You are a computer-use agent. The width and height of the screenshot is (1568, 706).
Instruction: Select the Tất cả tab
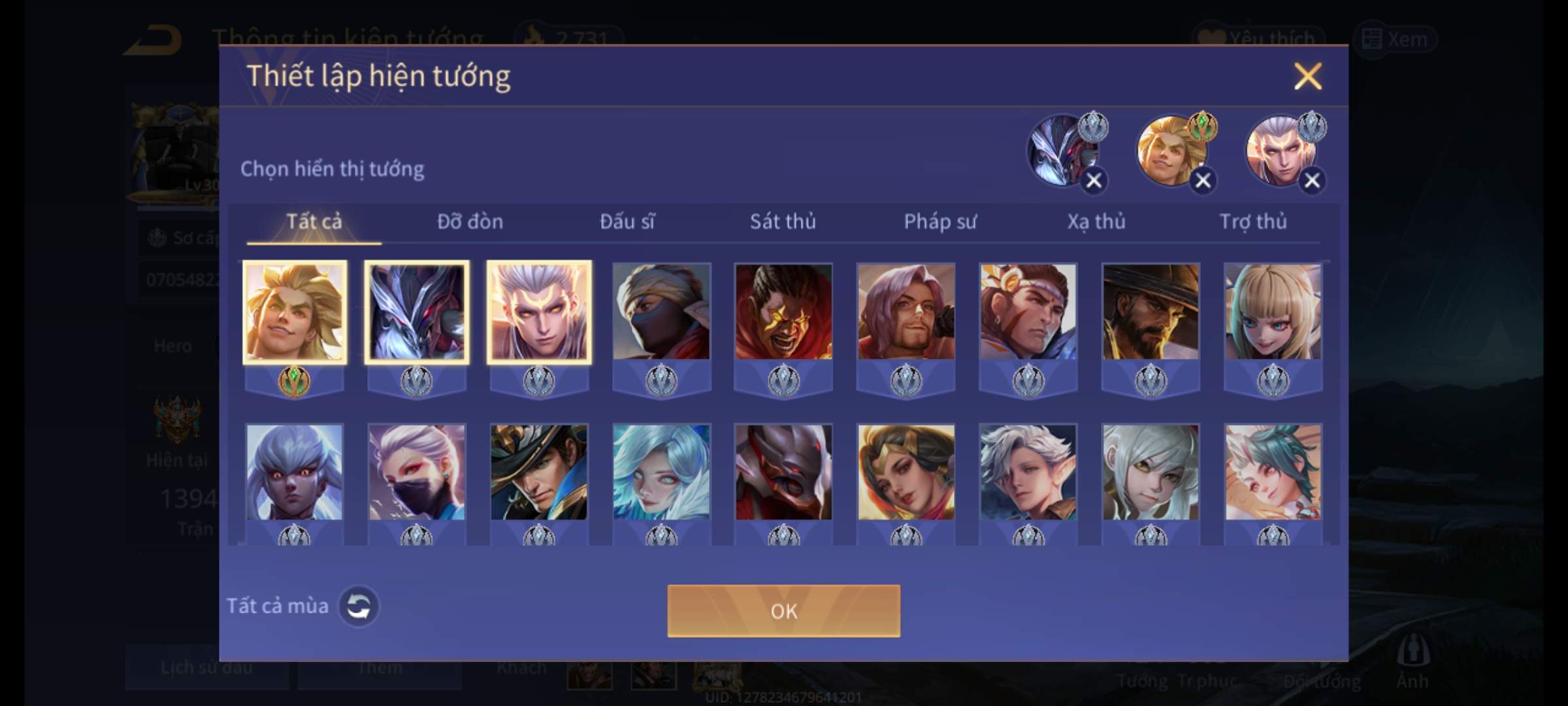coord(314,222)
